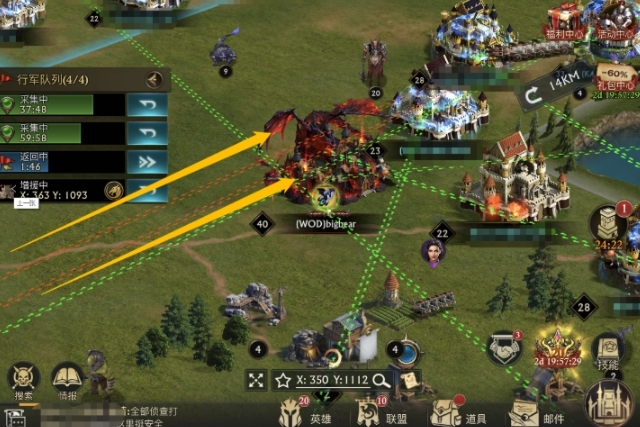Speed up the returning march (返回中)
This screenshot has width=640, height=427.
[147, 161]
